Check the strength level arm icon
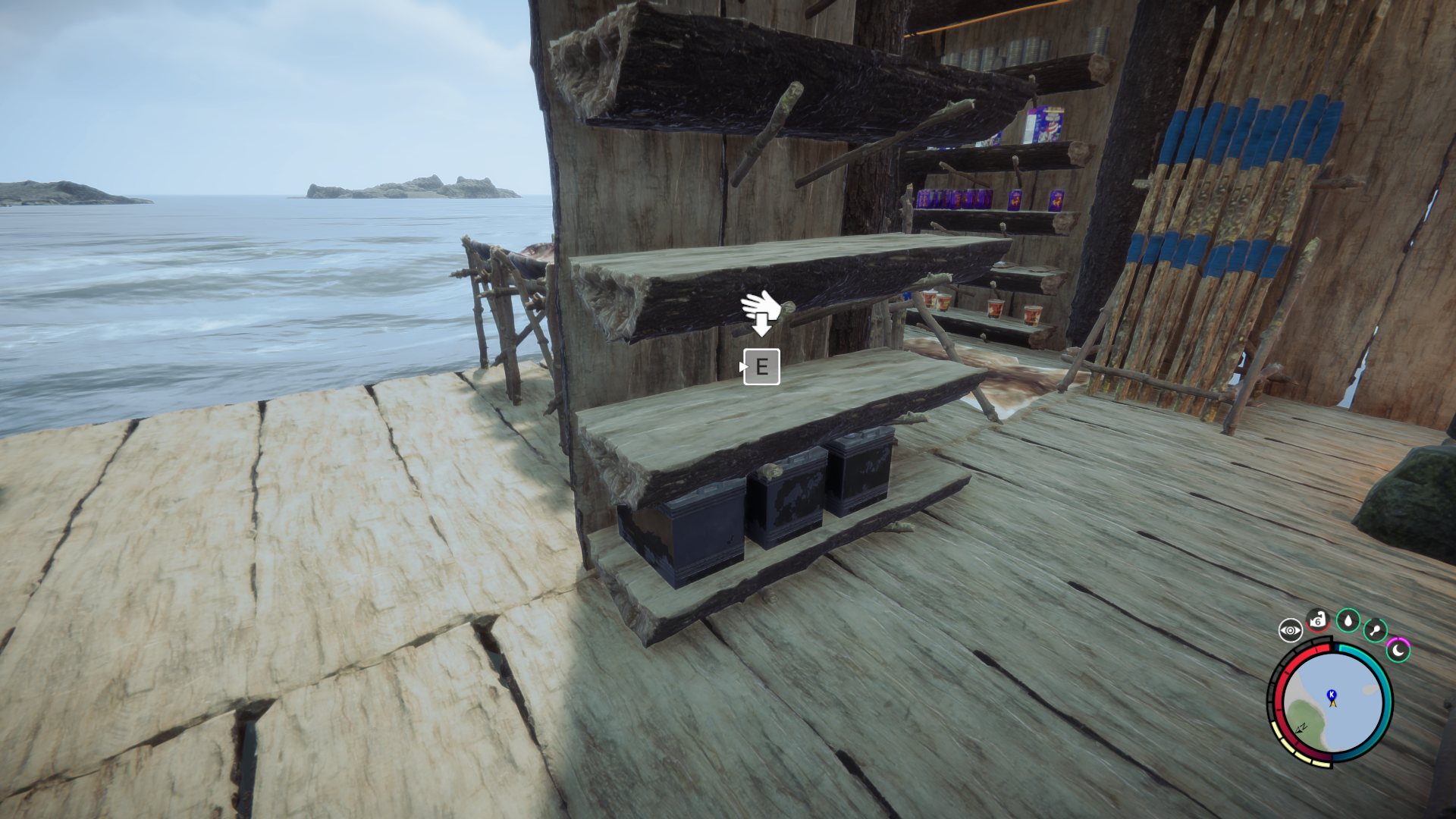The image size is (1456, 819). [x=1318, y=620]
